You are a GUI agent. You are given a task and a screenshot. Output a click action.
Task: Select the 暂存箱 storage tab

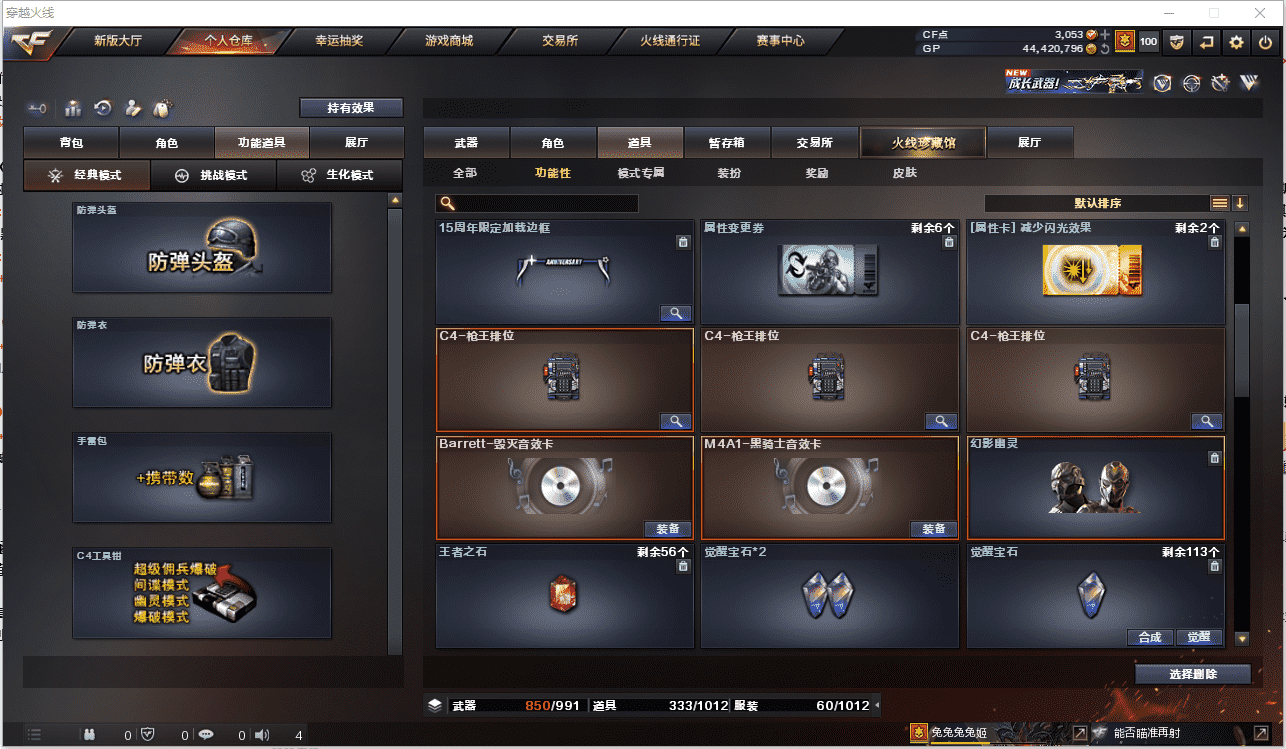726,143
